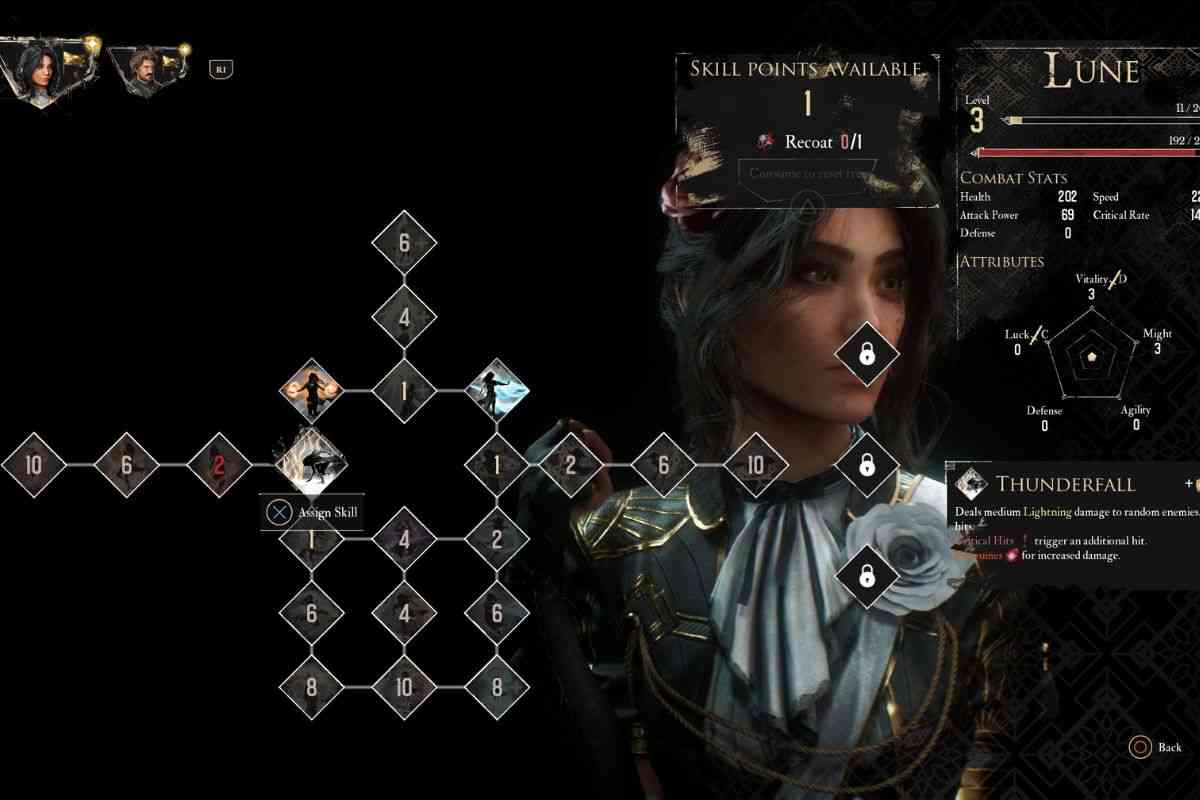
Task: Select the 1-cost node between fire and ice skills
Action: [x=404, y=390]
